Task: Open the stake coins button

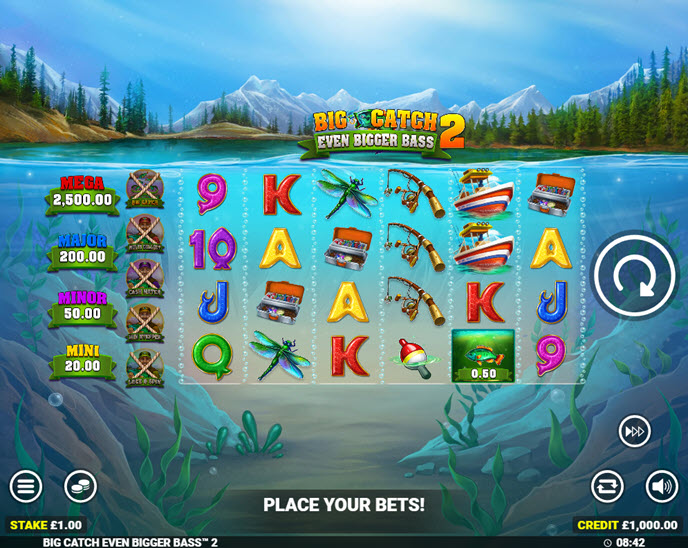Action: tap(81, 487)
